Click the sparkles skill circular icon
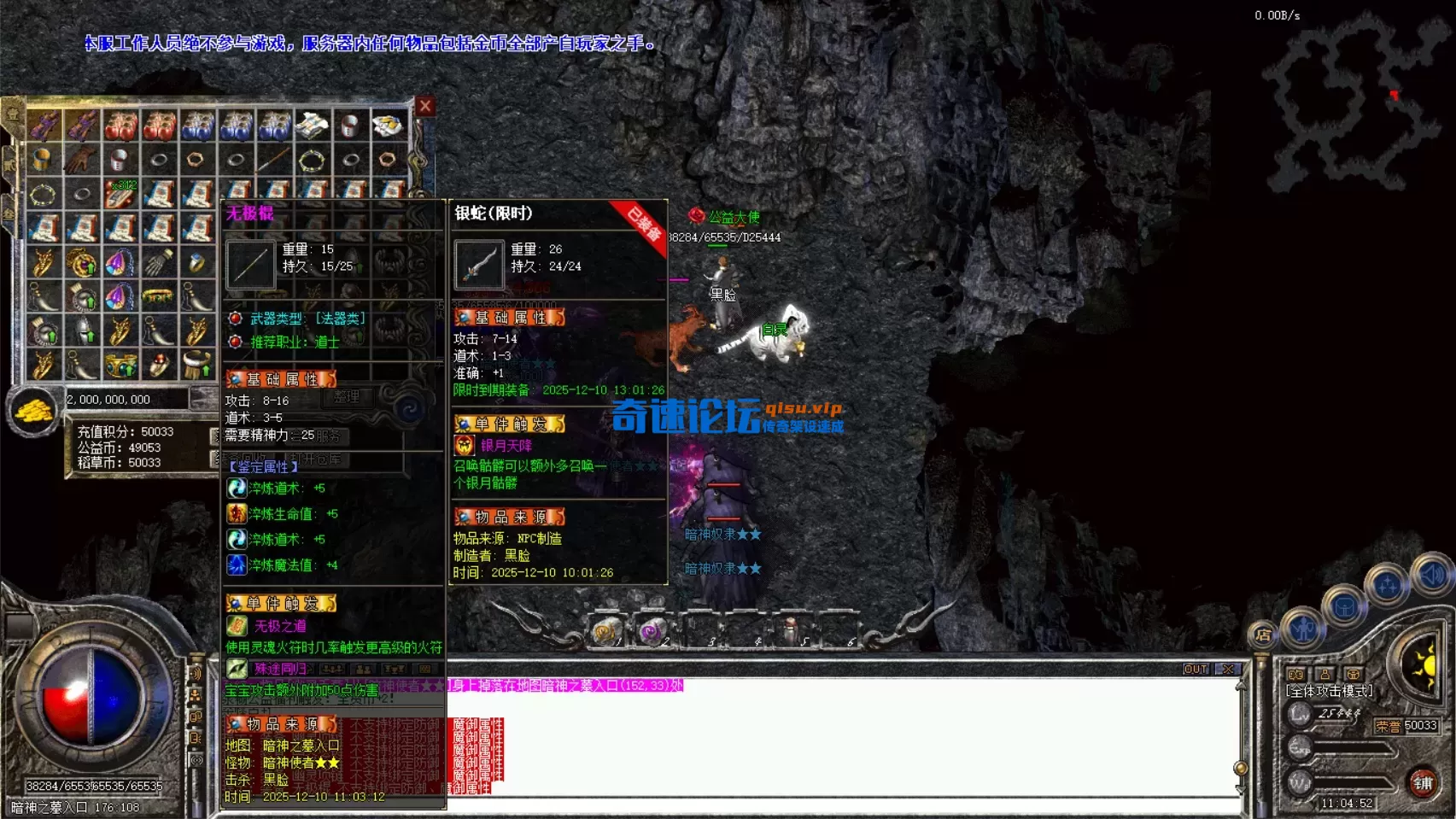Screen dimensions: 1456x819 click(x=1389, y=584)
